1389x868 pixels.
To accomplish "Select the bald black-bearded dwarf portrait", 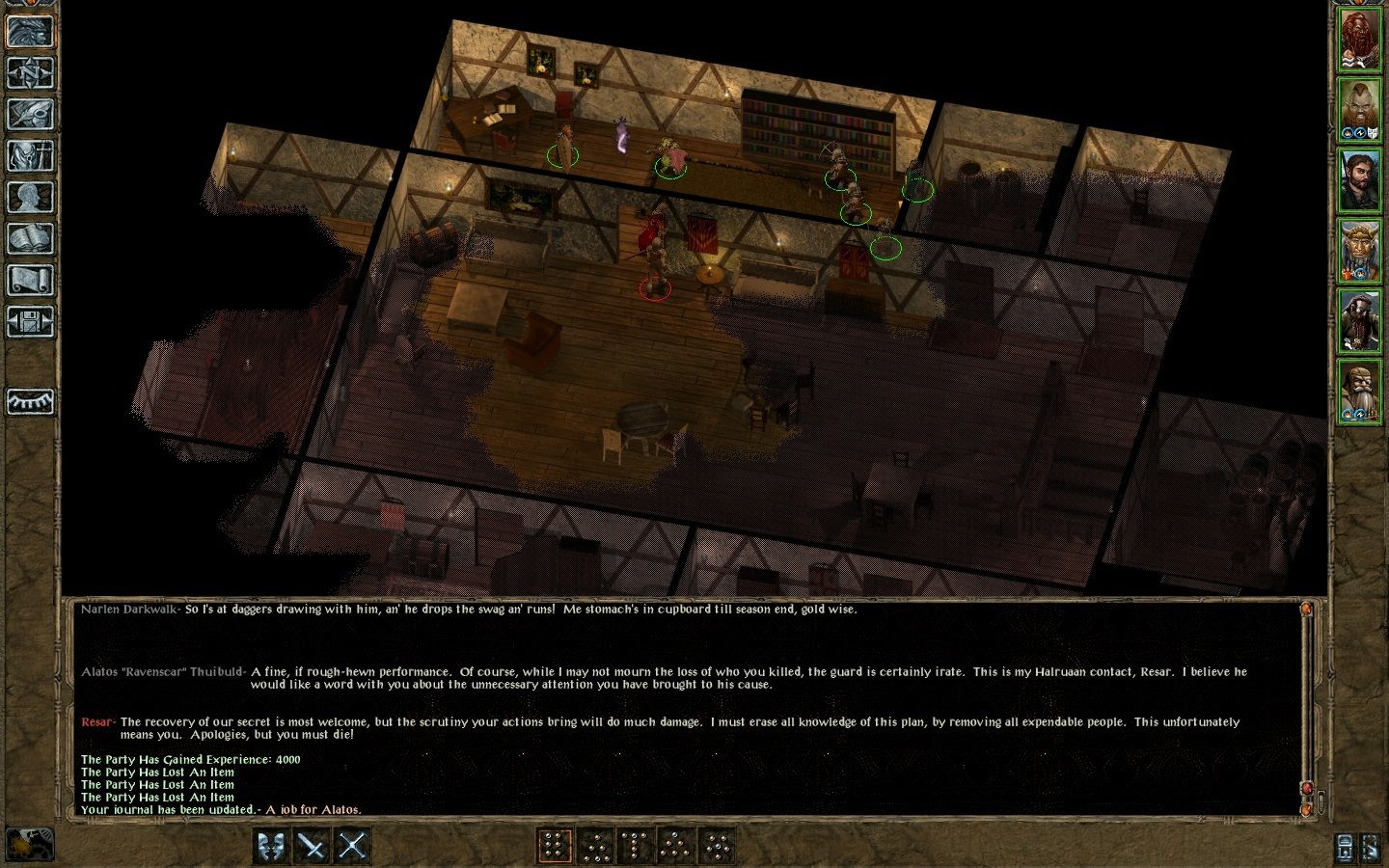I will tap(1358, 321).
